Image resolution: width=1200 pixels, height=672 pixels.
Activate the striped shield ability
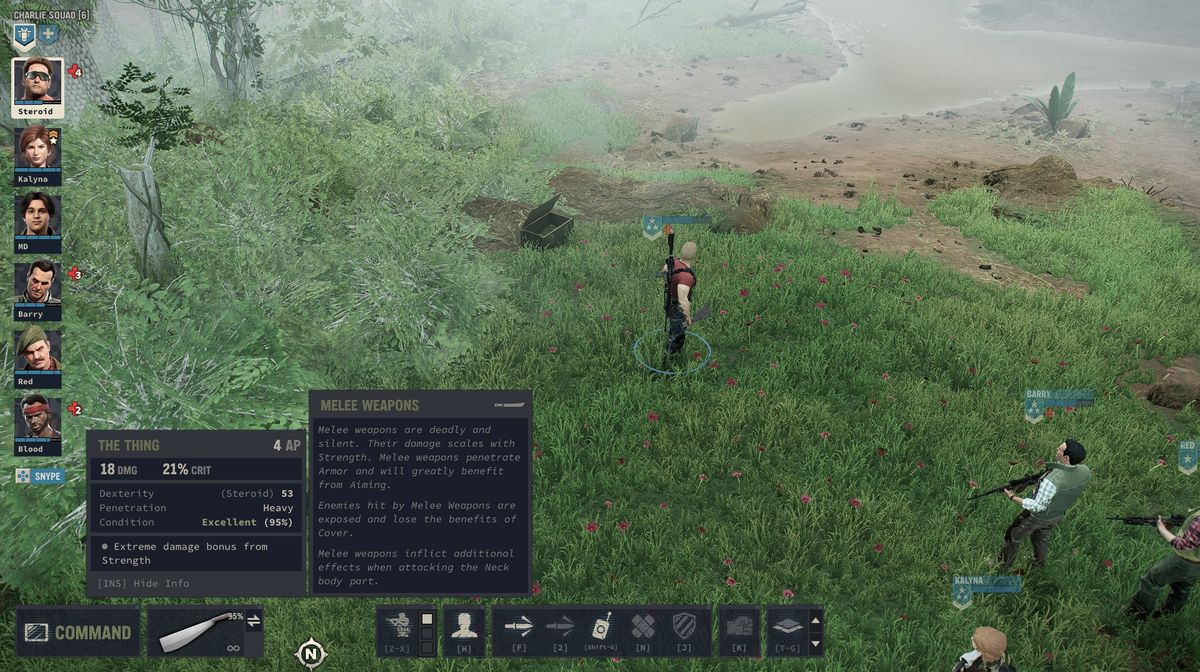pyautogui.click(x=683, y=627)
